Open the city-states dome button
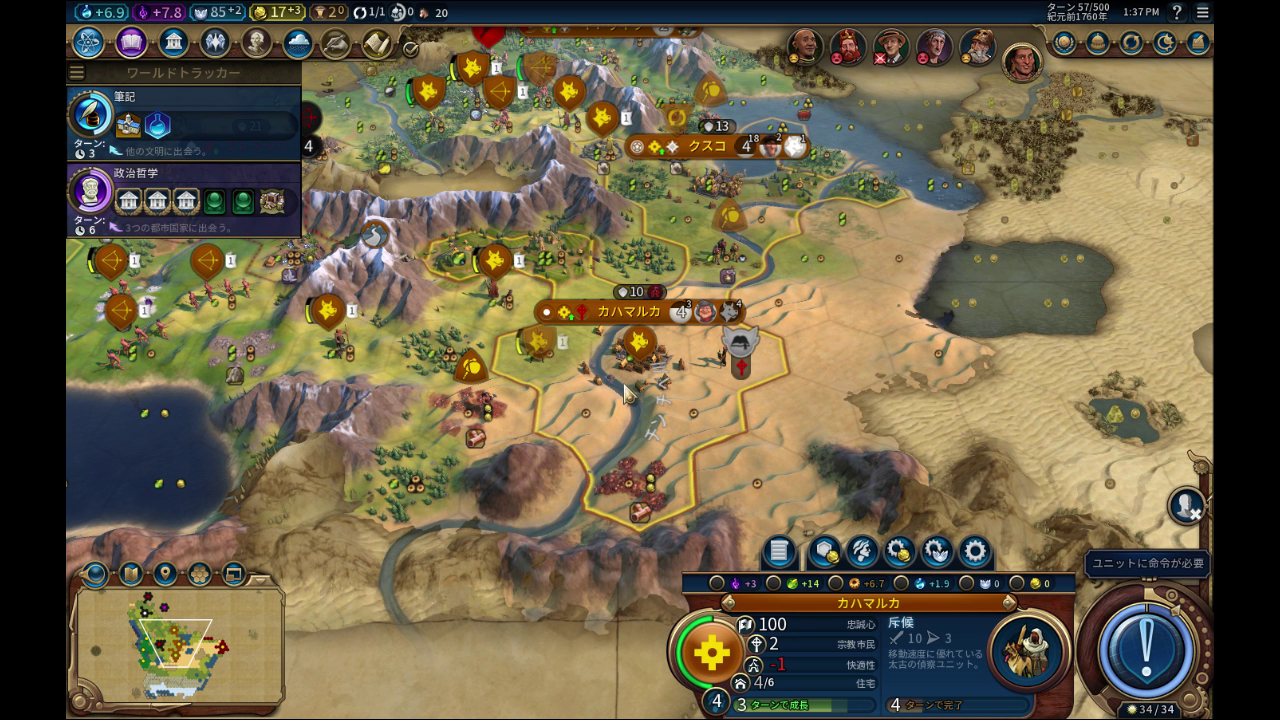The width and height of the screenshot is (1280, 720). tap(1097, 43)
